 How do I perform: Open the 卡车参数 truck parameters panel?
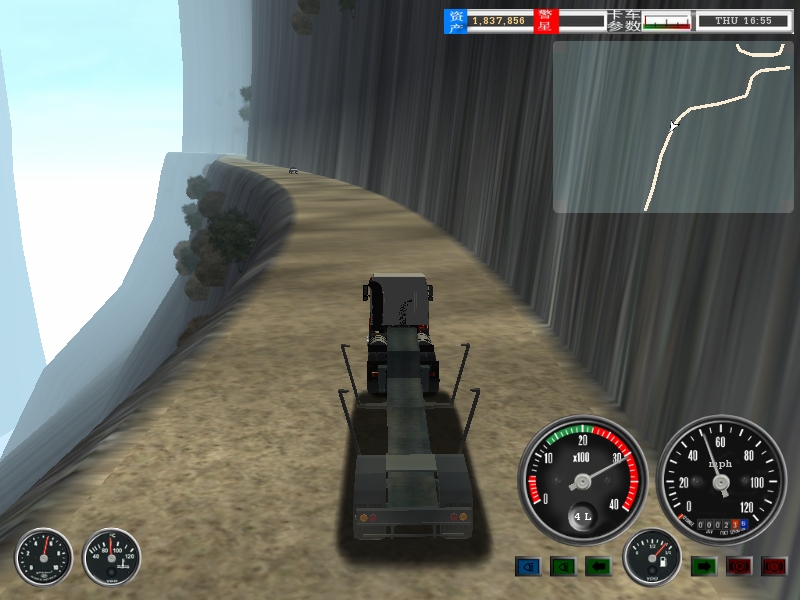tap(624, 21)
